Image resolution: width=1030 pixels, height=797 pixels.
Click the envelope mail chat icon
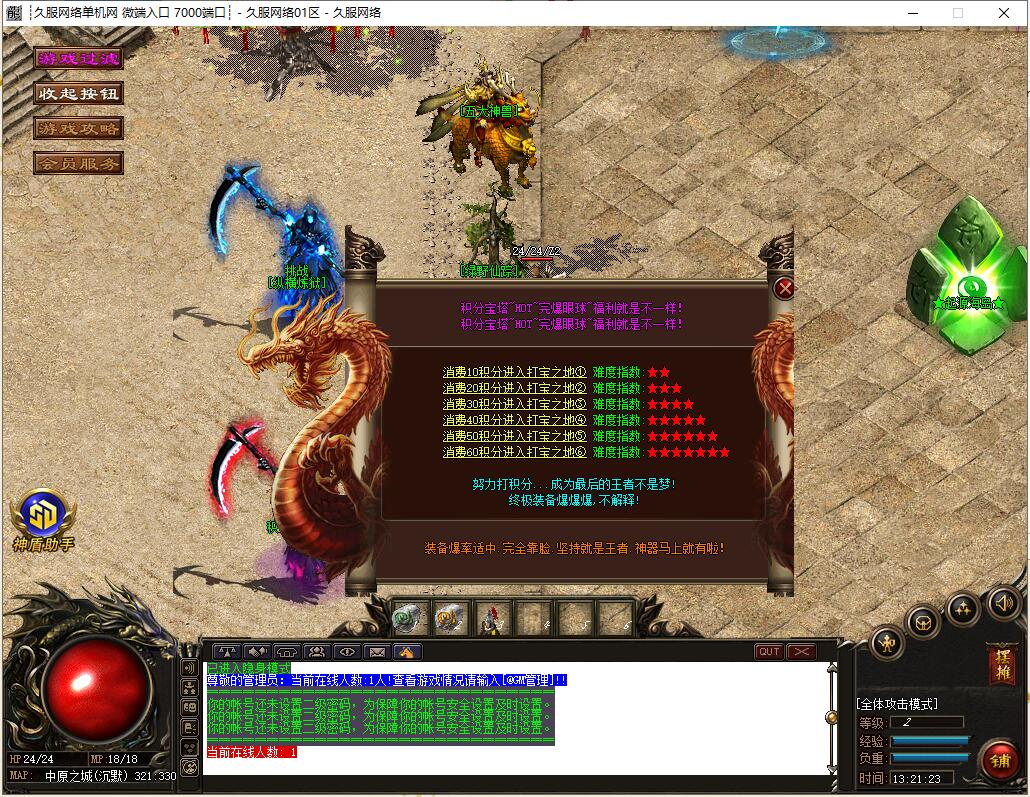(x=377, y=652)
